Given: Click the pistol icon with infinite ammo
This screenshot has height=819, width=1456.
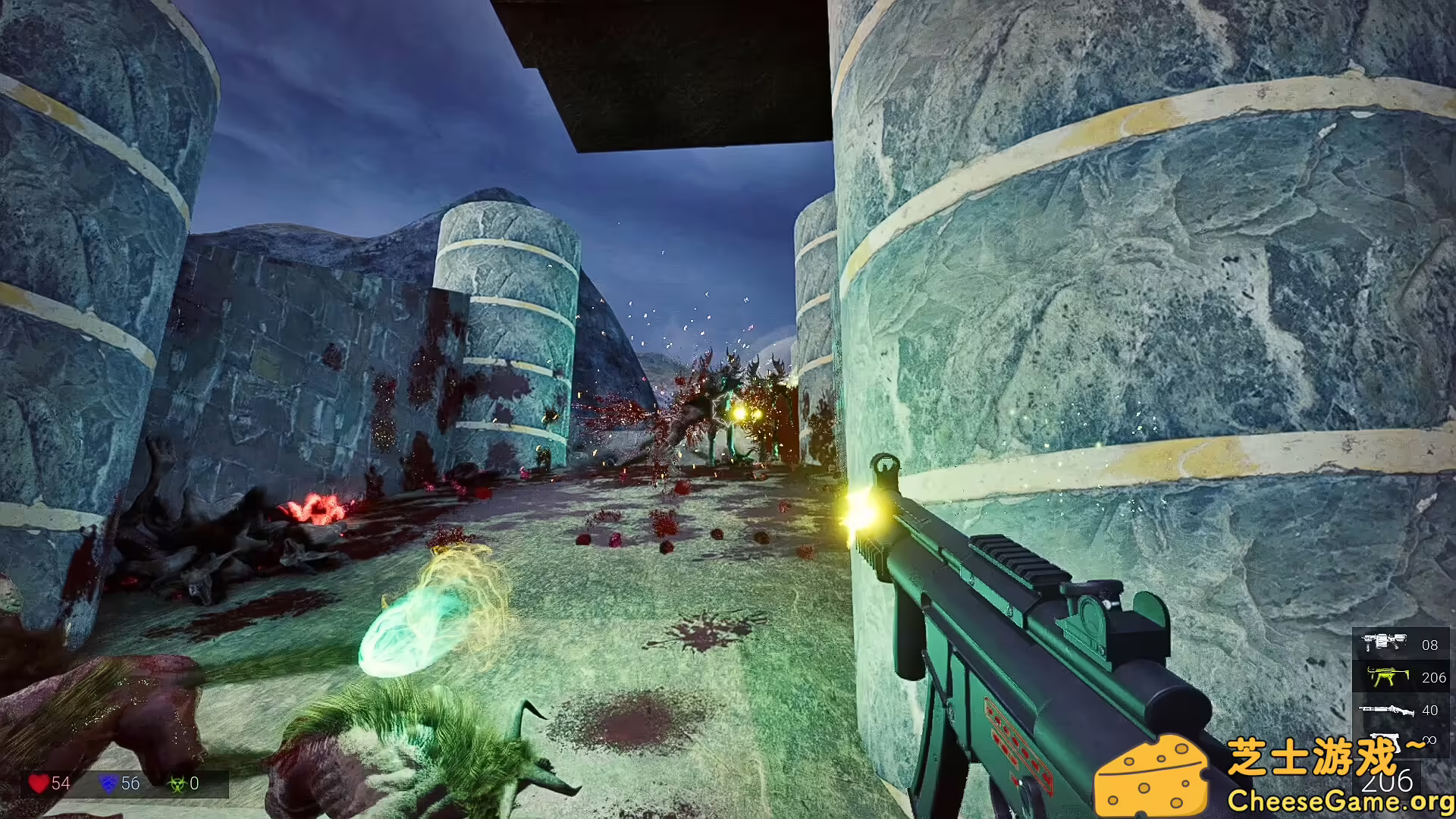Looking at the screenshot, I should tap(1384, 741).
